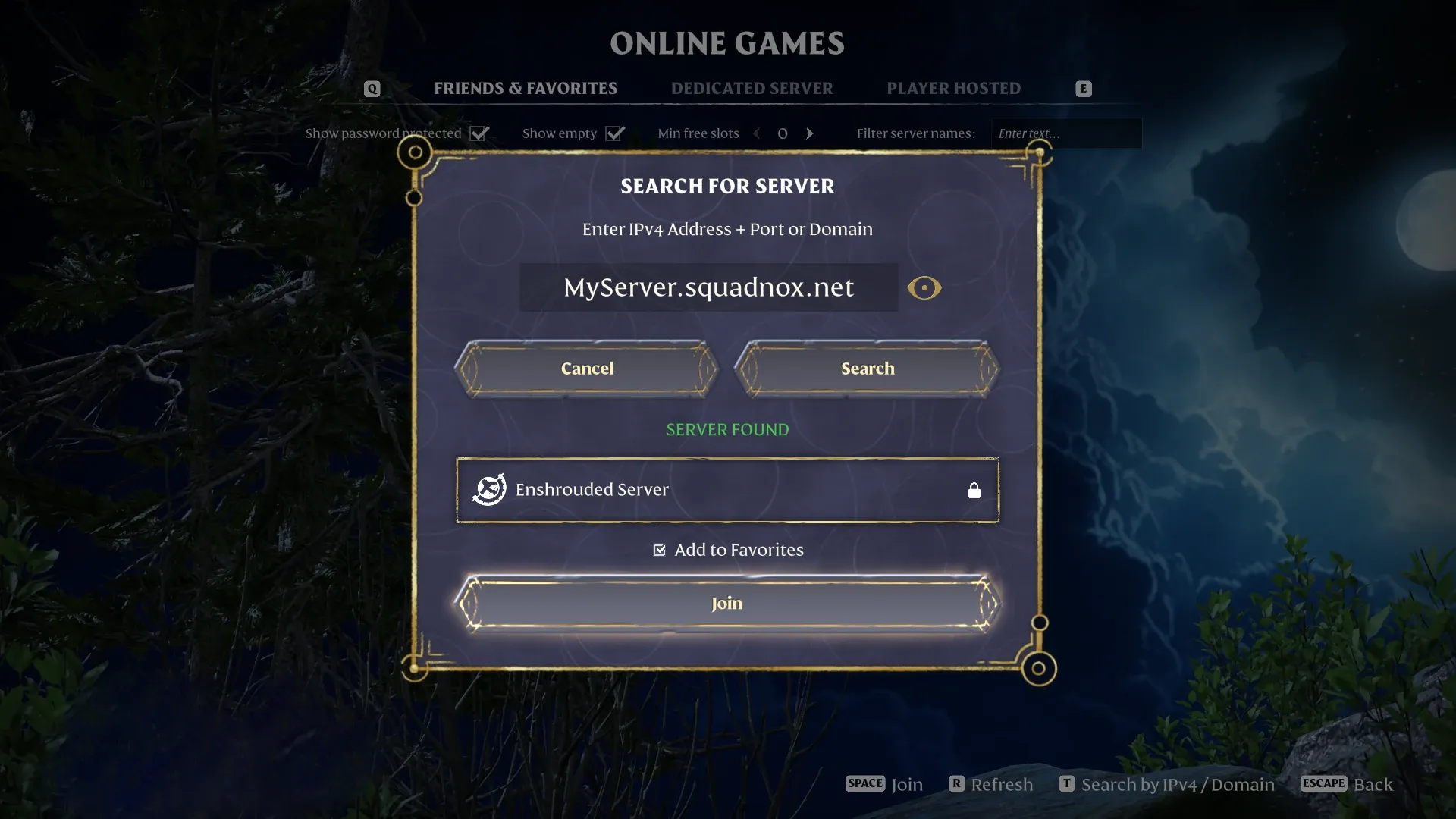Click the lock icon on Enshrouded Server entry
This screenshot has height=819, width=1456.
pyautogui.click(x=974, y=490)
